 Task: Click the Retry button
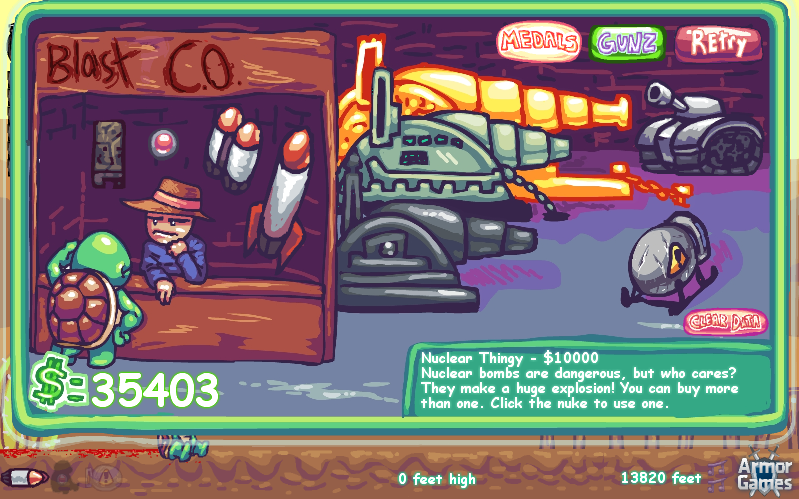718,43
